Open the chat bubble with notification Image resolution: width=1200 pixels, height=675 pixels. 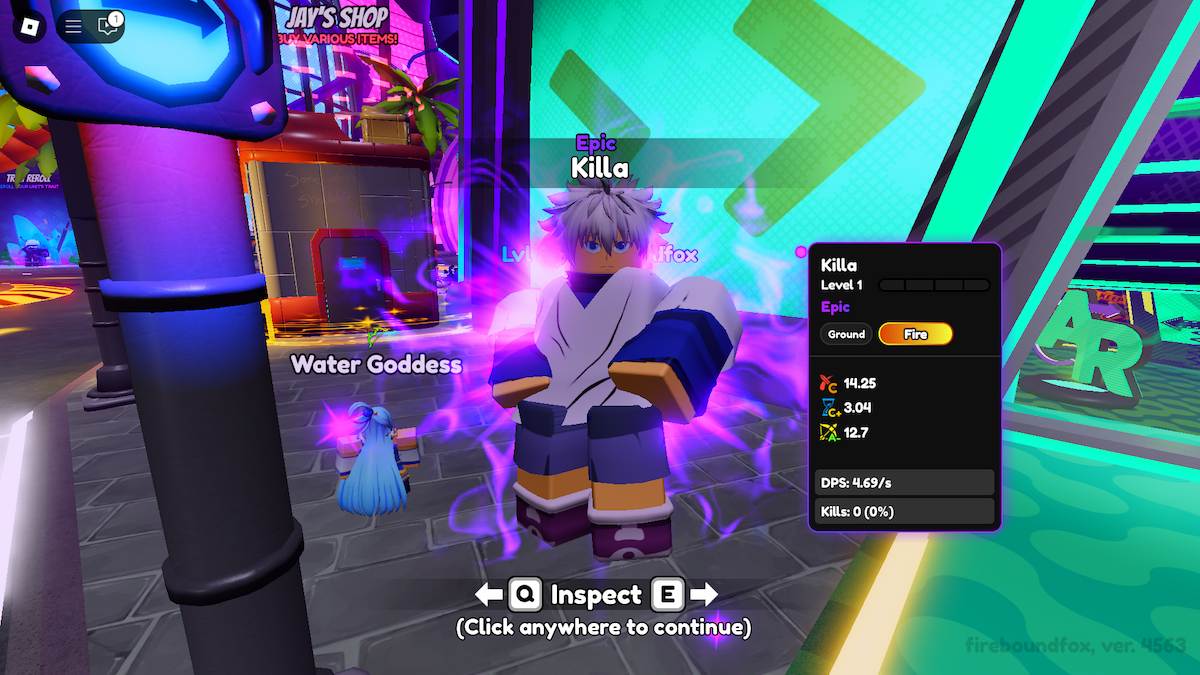(x=107, y=27)
